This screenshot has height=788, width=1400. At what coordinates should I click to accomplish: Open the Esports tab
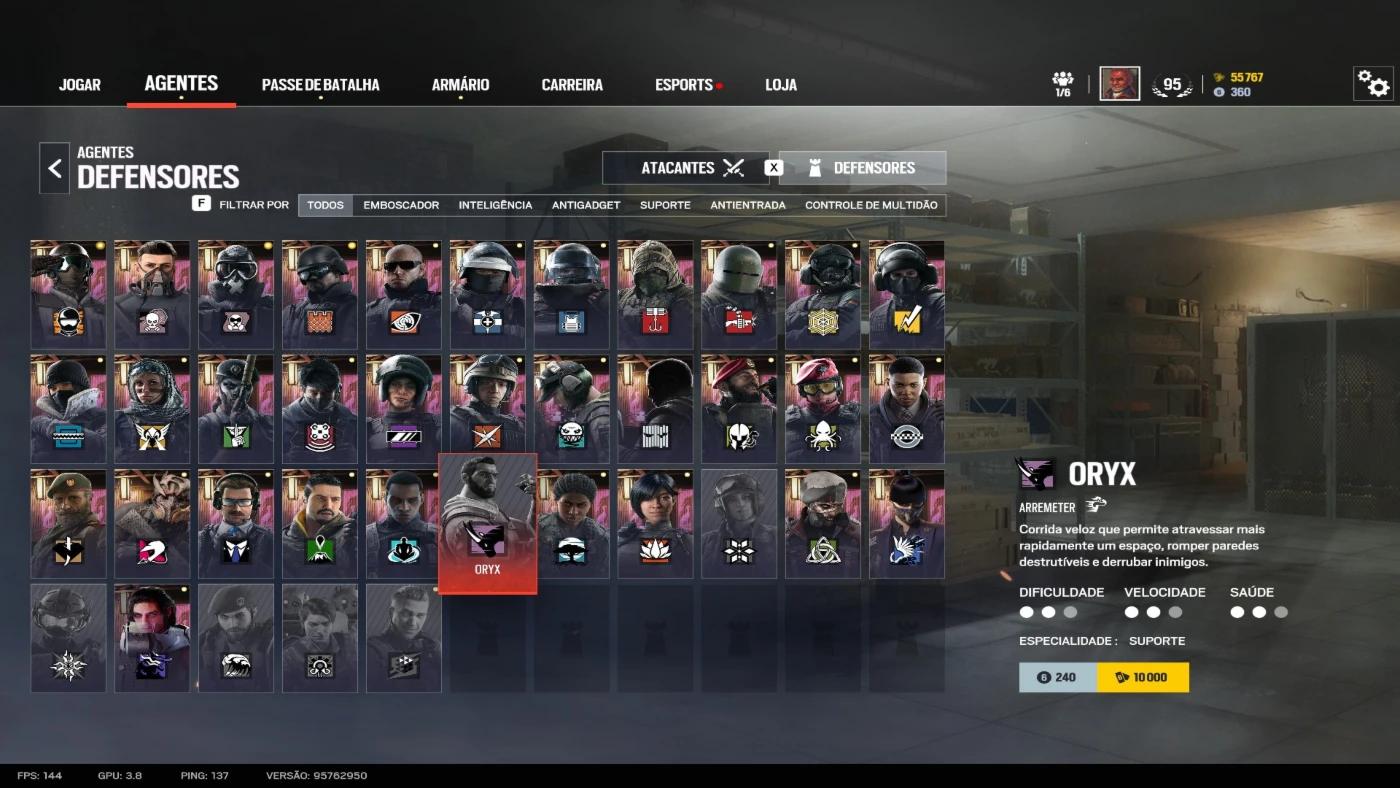[684, 85]
